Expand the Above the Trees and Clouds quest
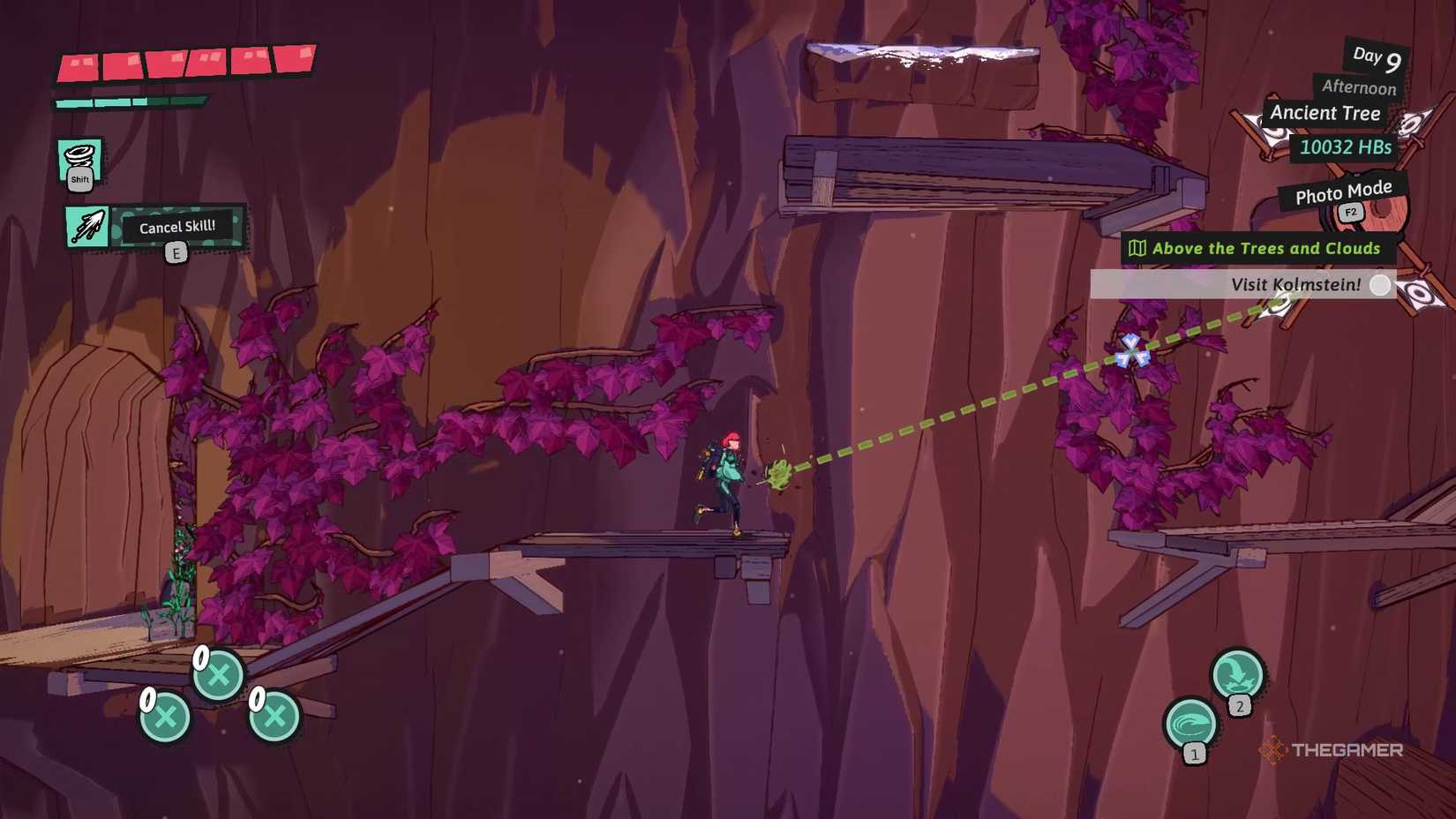This screenshot has width=1456, height=819. [x=1266, y=248]
